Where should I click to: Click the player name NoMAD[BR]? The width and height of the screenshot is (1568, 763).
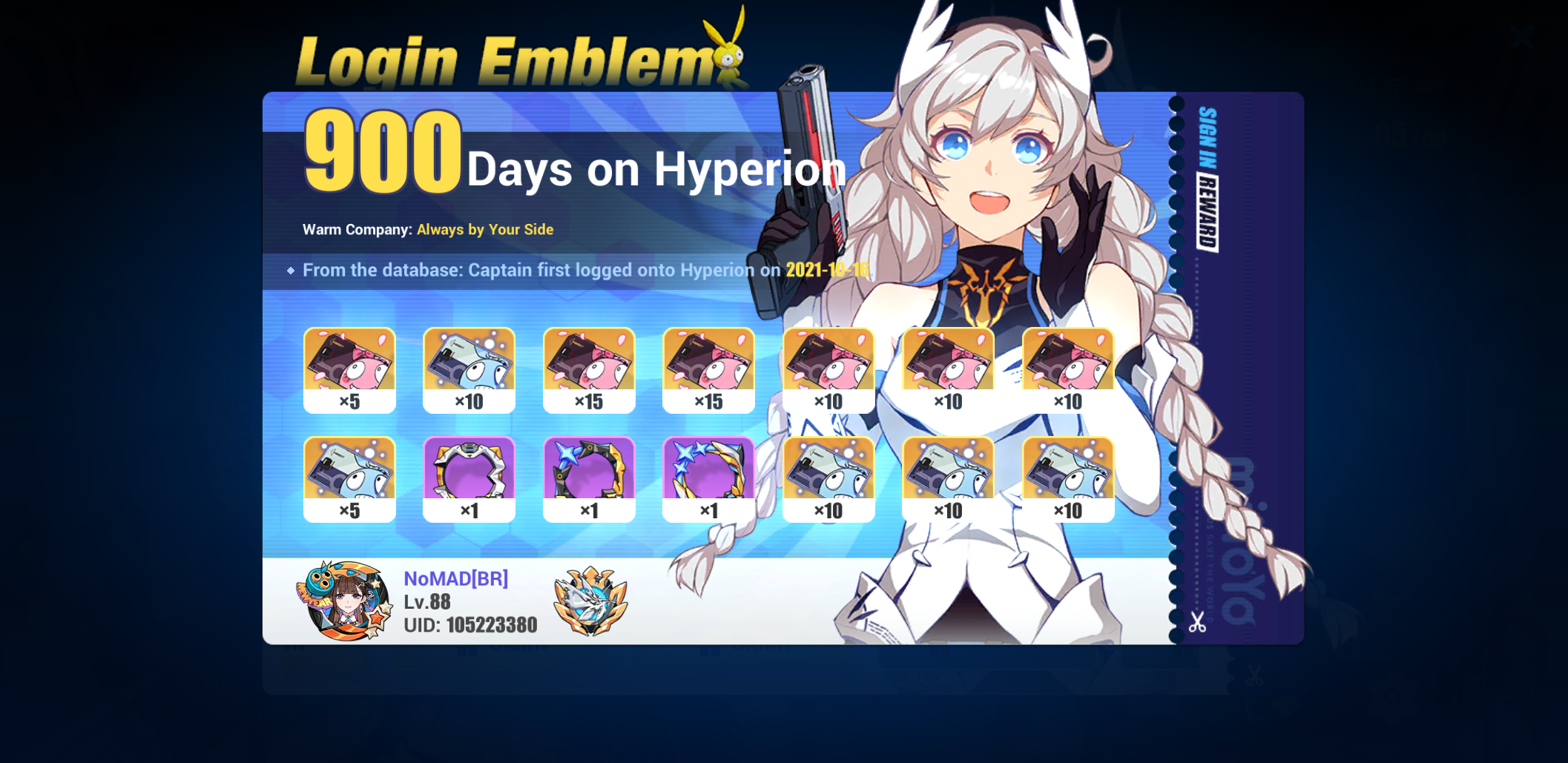pyautogui.click(x=456, y=579)
